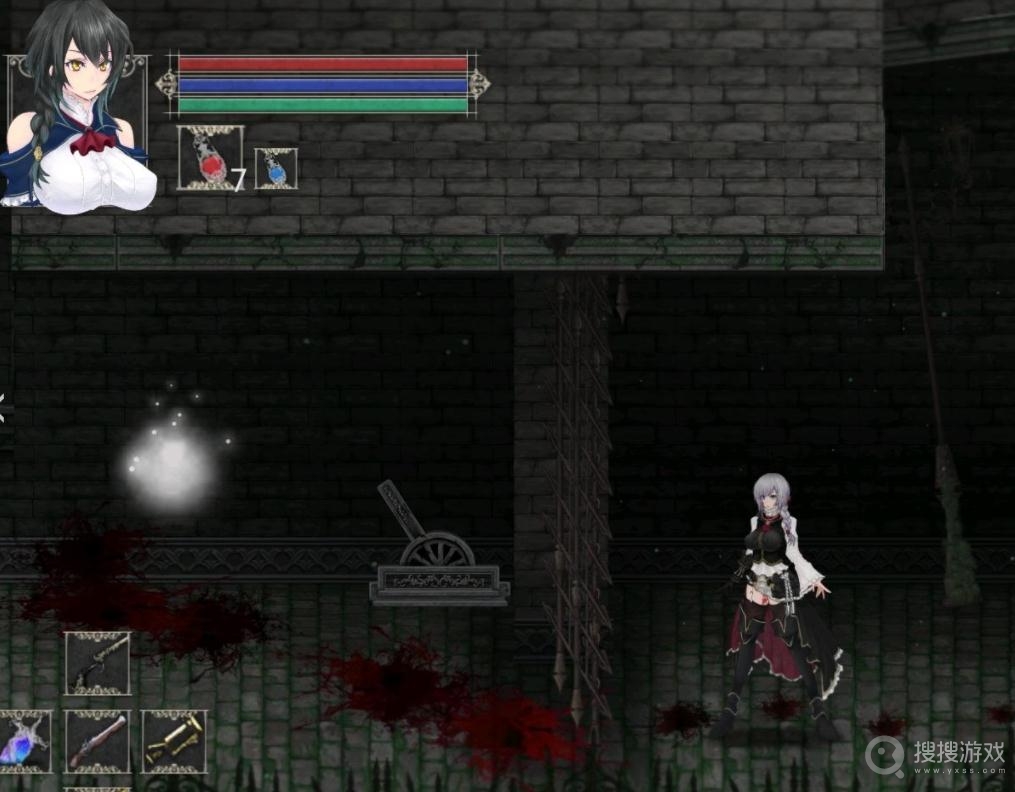Pick the golden gun weapon slot
Viewport: 1015px width, 792px height.
(x=174, y=742)
